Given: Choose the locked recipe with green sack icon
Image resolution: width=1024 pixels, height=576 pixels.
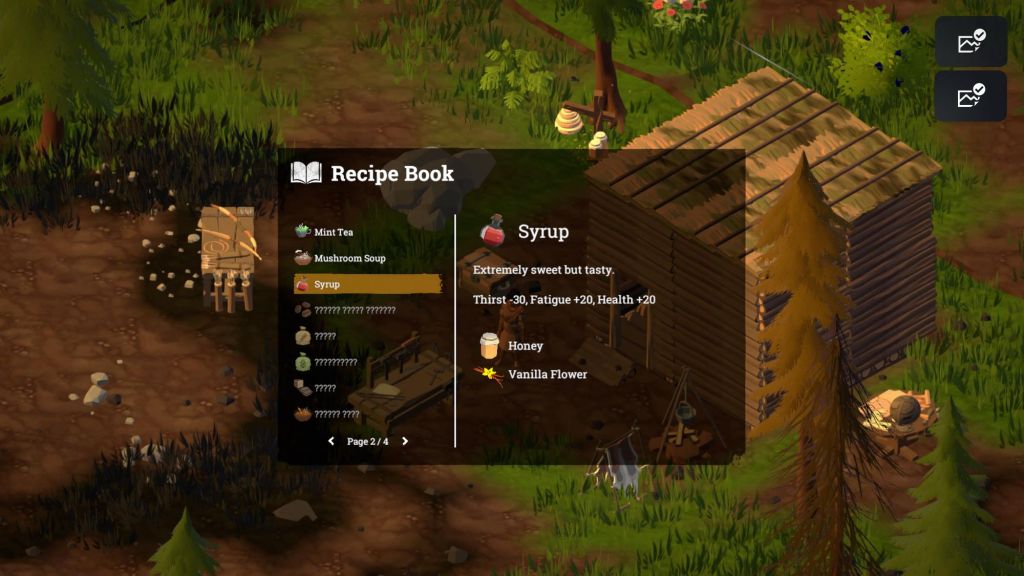Looking at the screenshot, I should click(335, 362).
